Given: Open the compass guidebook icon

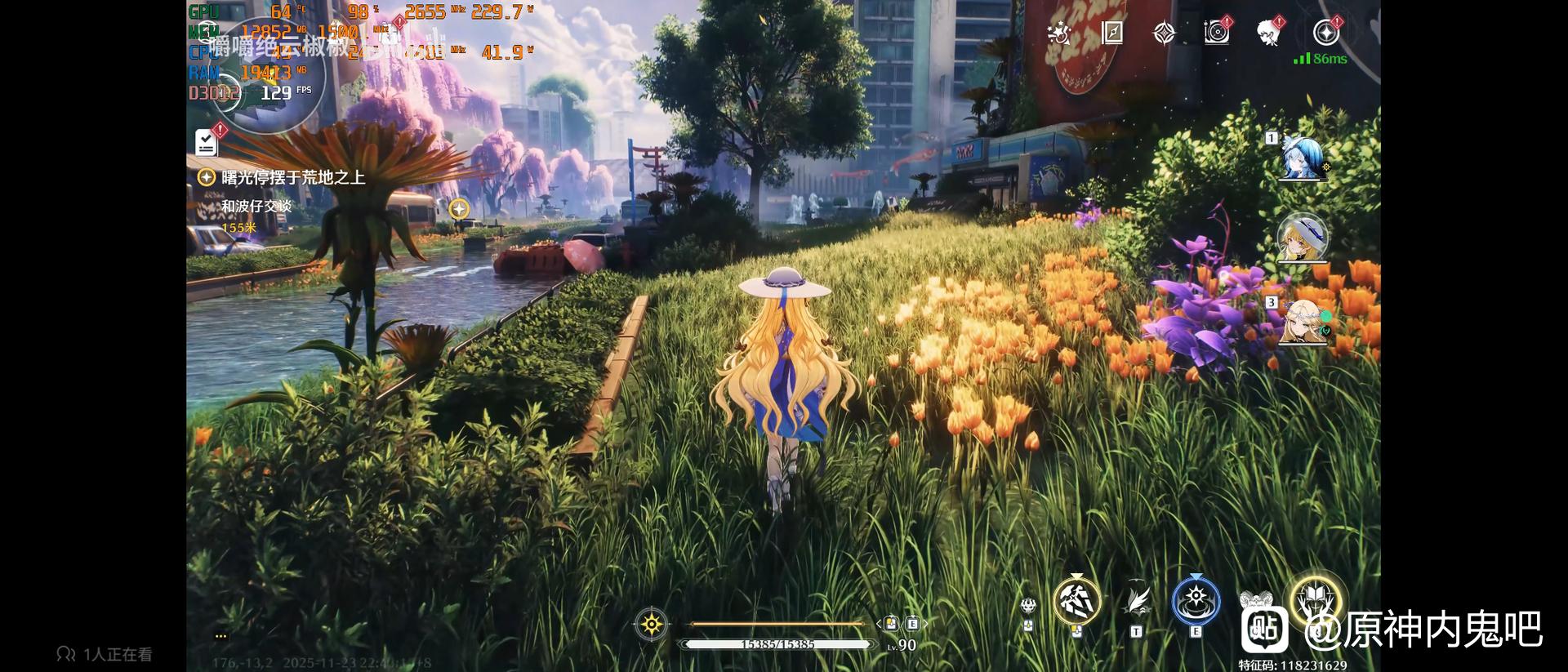Looking at the screenshot, I should point(1112,33).
